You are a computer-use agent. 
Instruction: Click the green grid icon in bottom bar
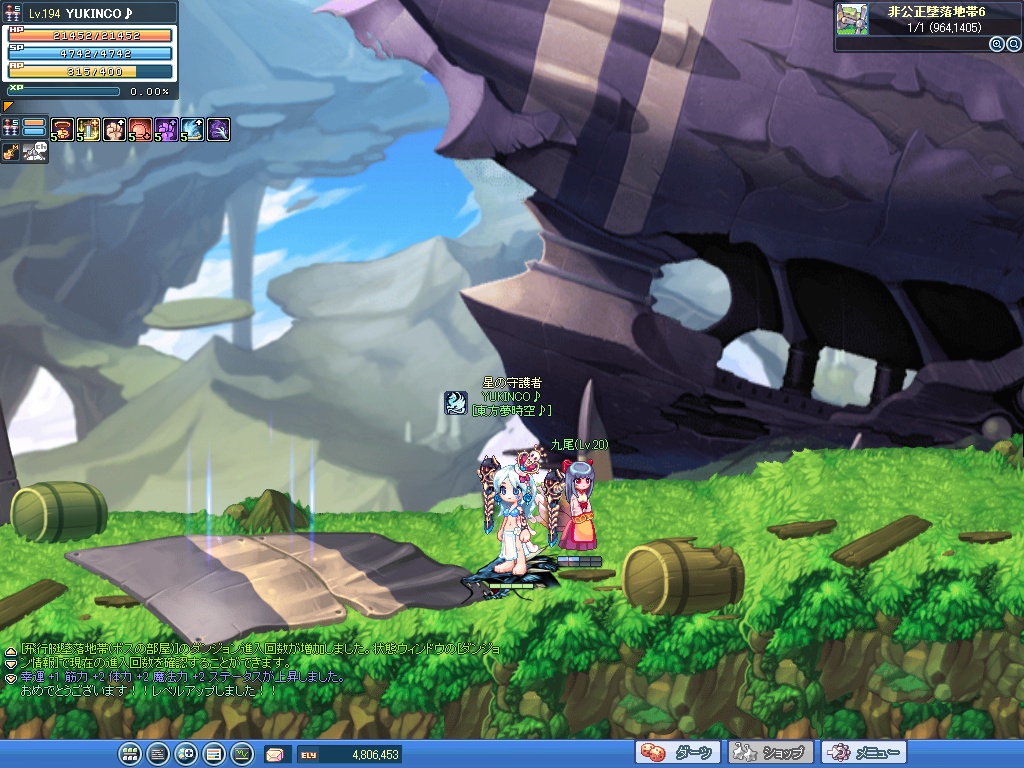(x=129, y=754)
